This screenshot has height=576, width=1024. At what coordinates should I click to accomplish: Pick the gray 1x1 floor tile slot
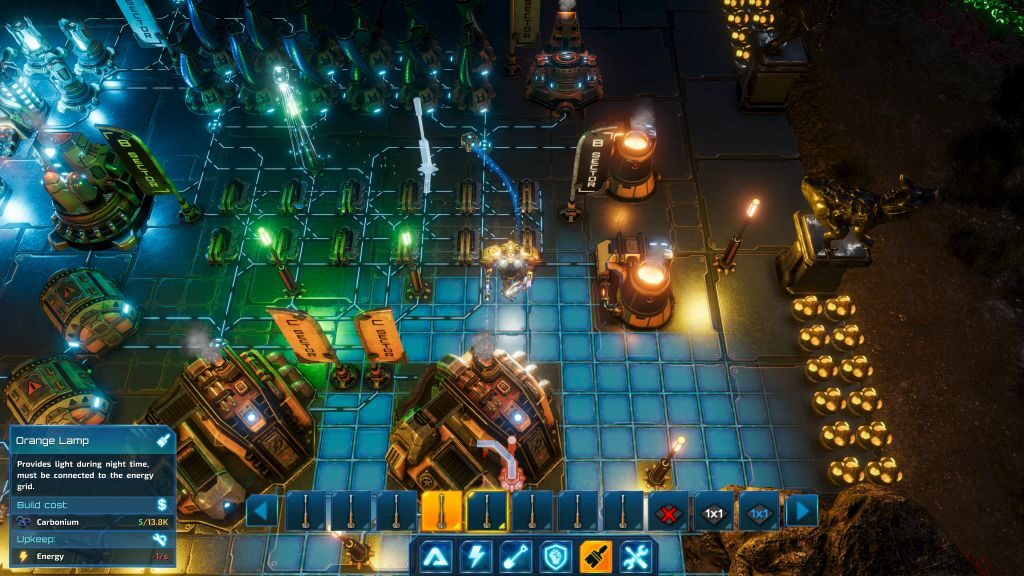(714, 511)
